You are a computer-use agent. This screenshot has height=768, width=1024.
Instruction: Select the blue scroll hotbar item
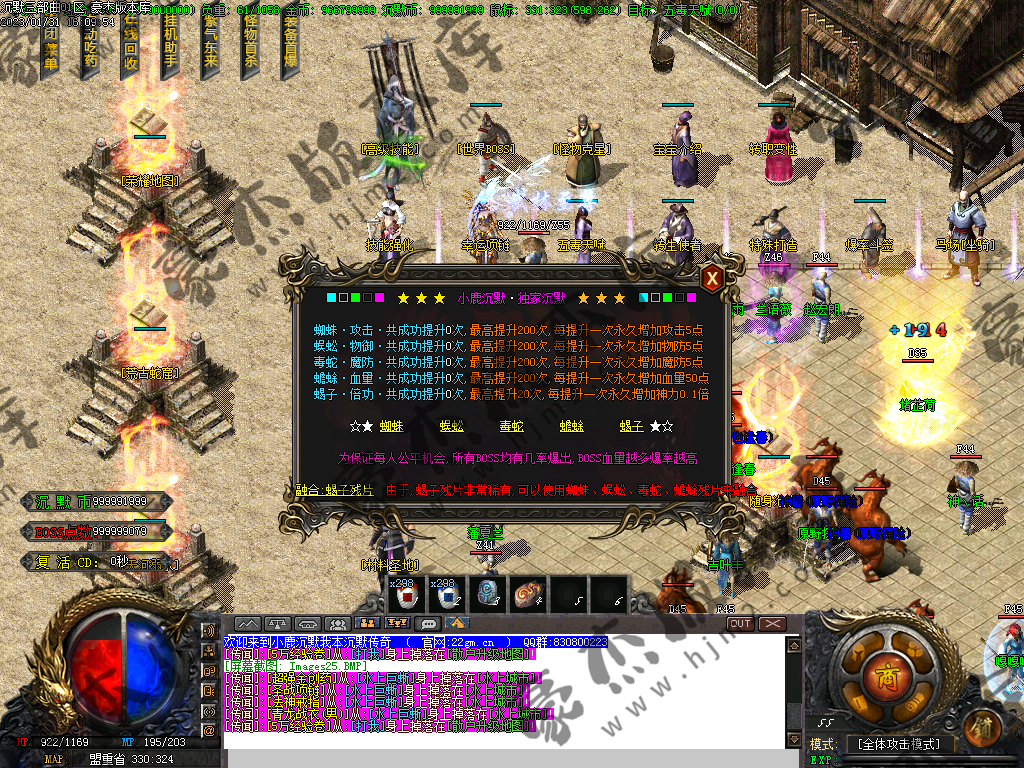point(487,593)
